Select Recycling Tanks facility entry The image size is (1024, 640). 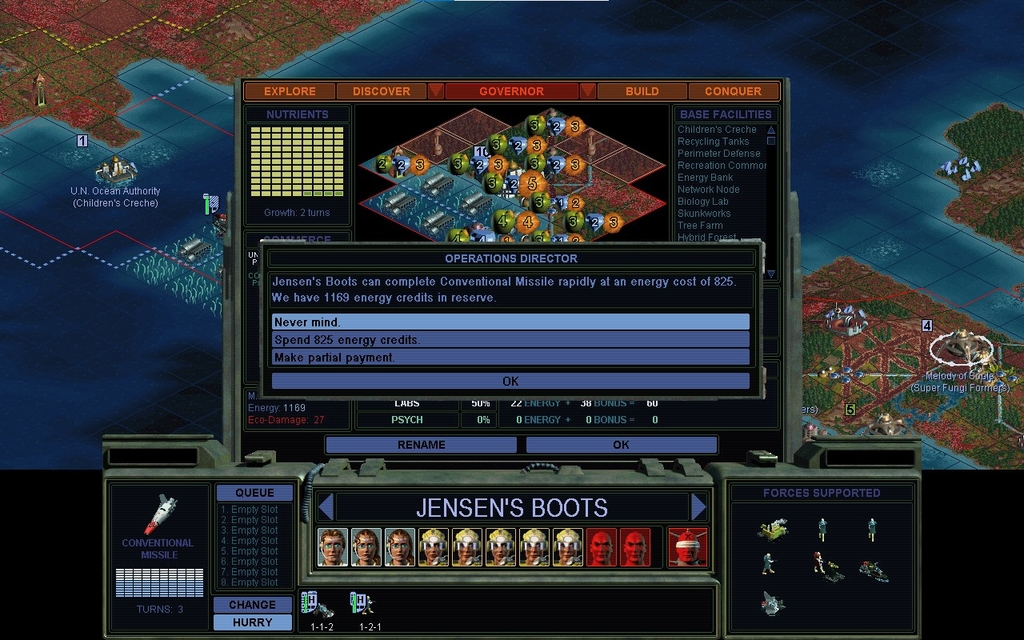pos(713,142)
